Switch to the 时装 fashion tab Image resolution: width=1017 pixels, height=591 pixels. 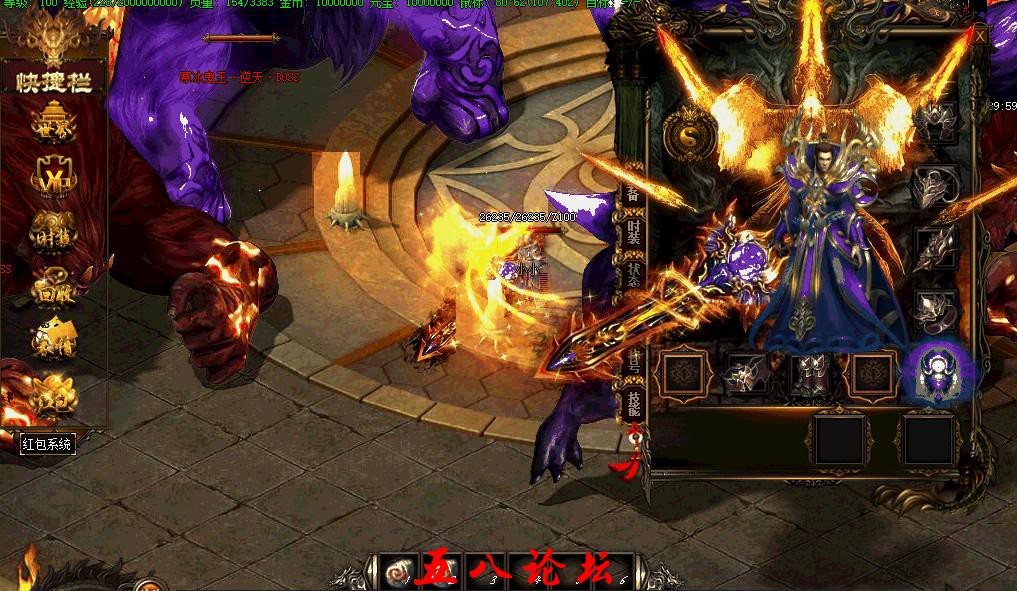pyautogui.click(x=634, y=236)
